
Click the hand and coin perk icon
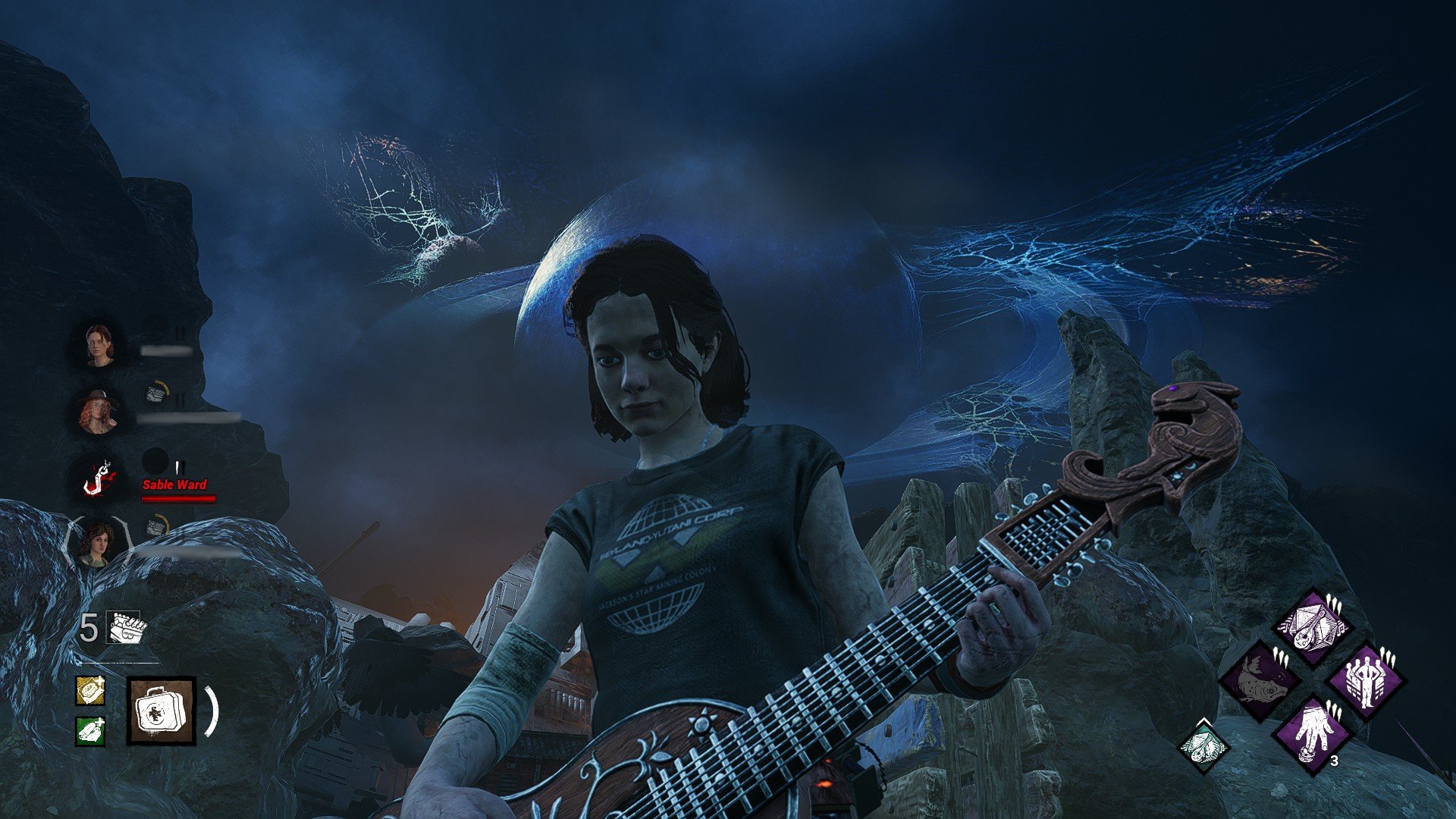[x=1312, y=733]
